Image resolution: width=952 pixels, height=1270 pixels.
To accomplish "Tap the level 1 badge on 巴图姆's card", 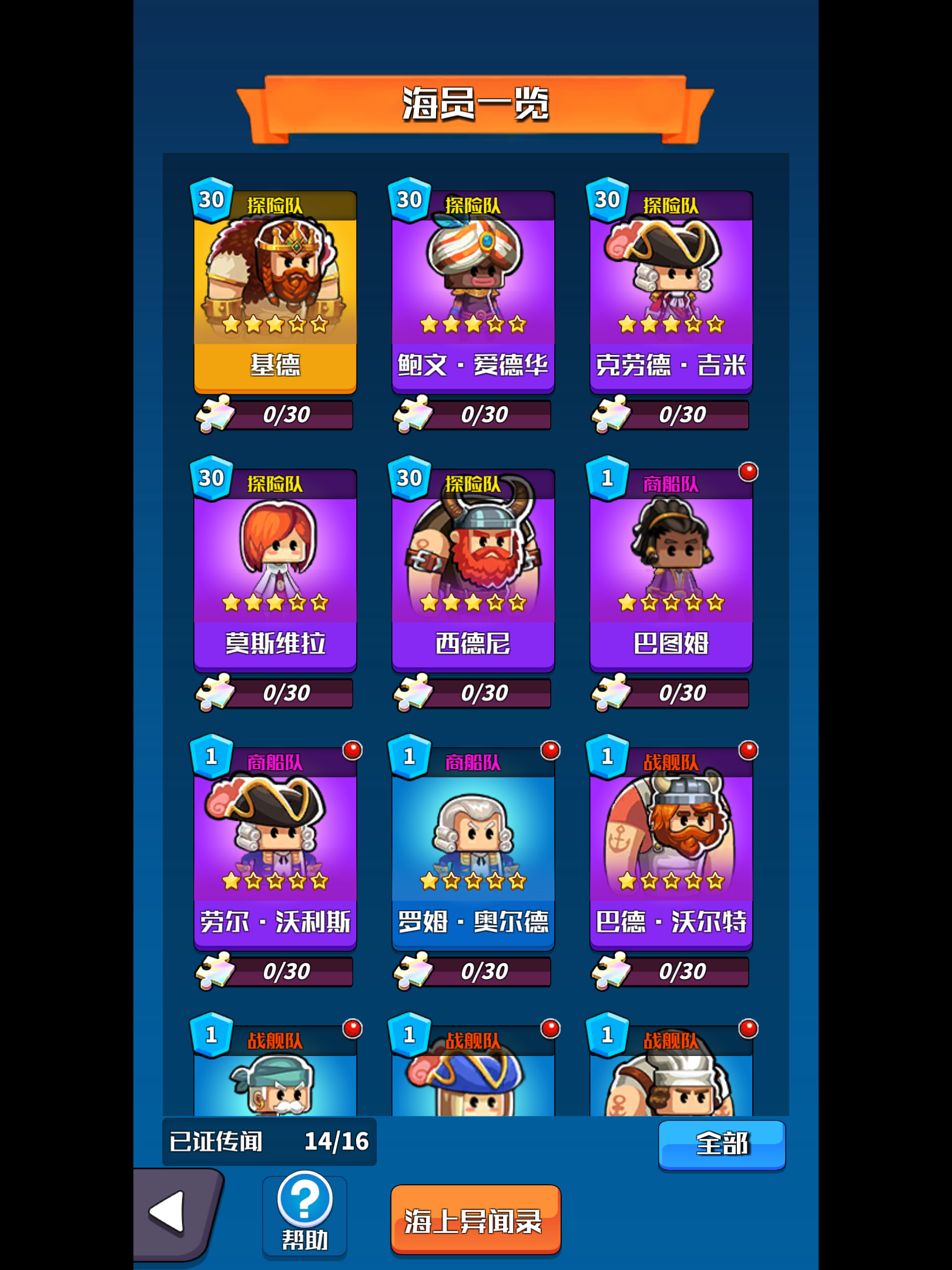I will point(606,479).
